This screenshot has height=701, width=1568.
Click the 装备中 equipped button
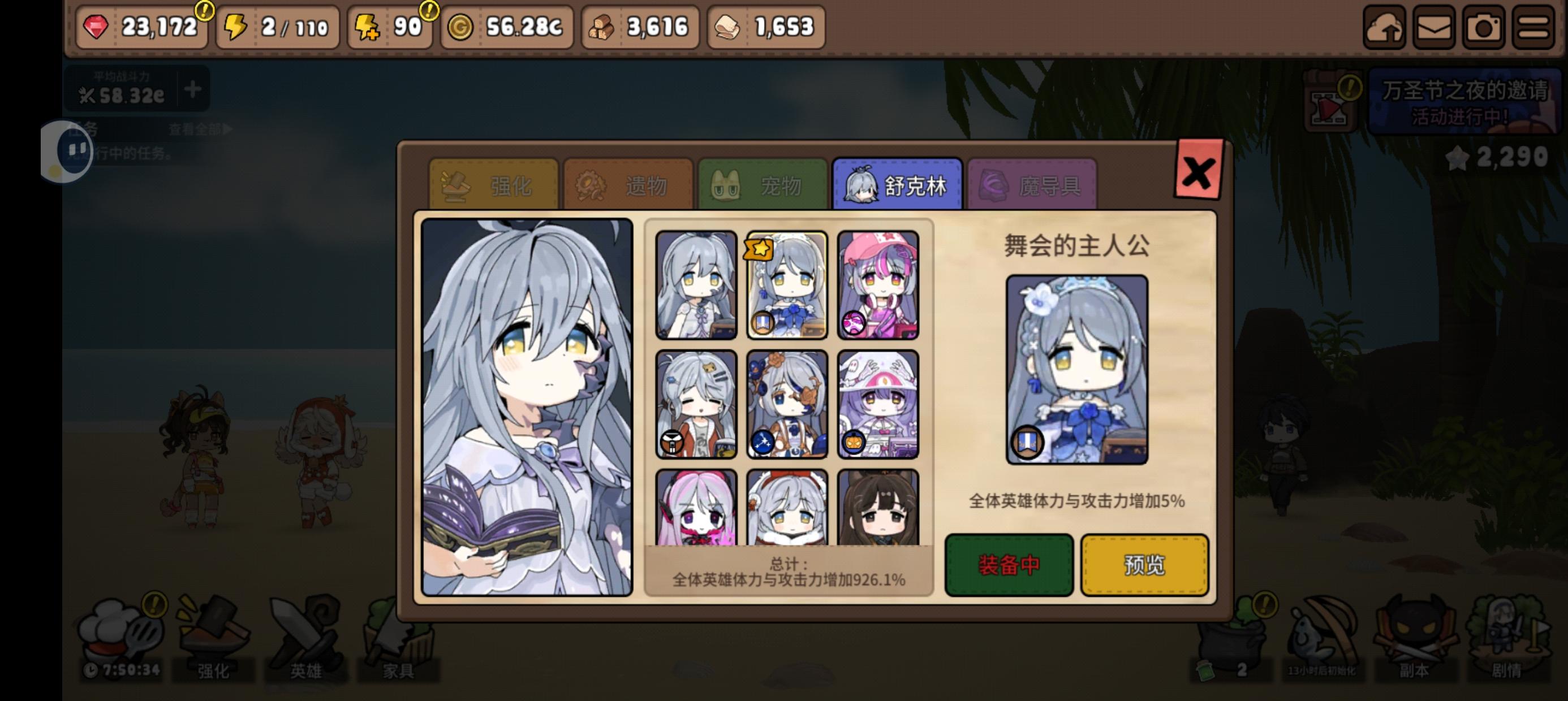(x=1008, y=565)
